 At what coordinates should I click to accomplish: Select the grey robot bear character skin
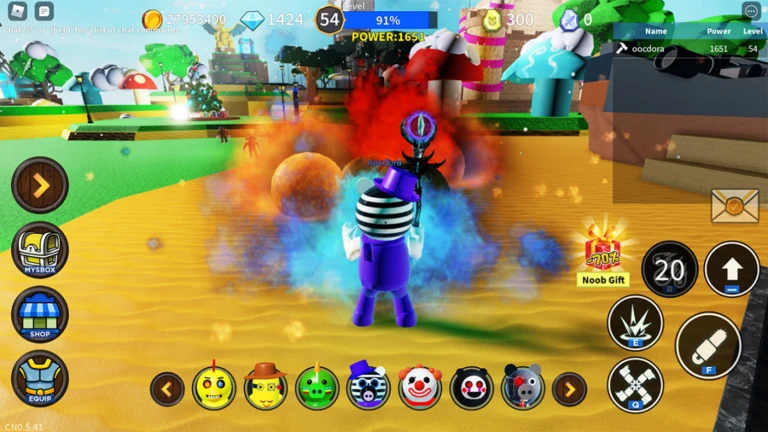pyautogui.click(x=523, y=387)
